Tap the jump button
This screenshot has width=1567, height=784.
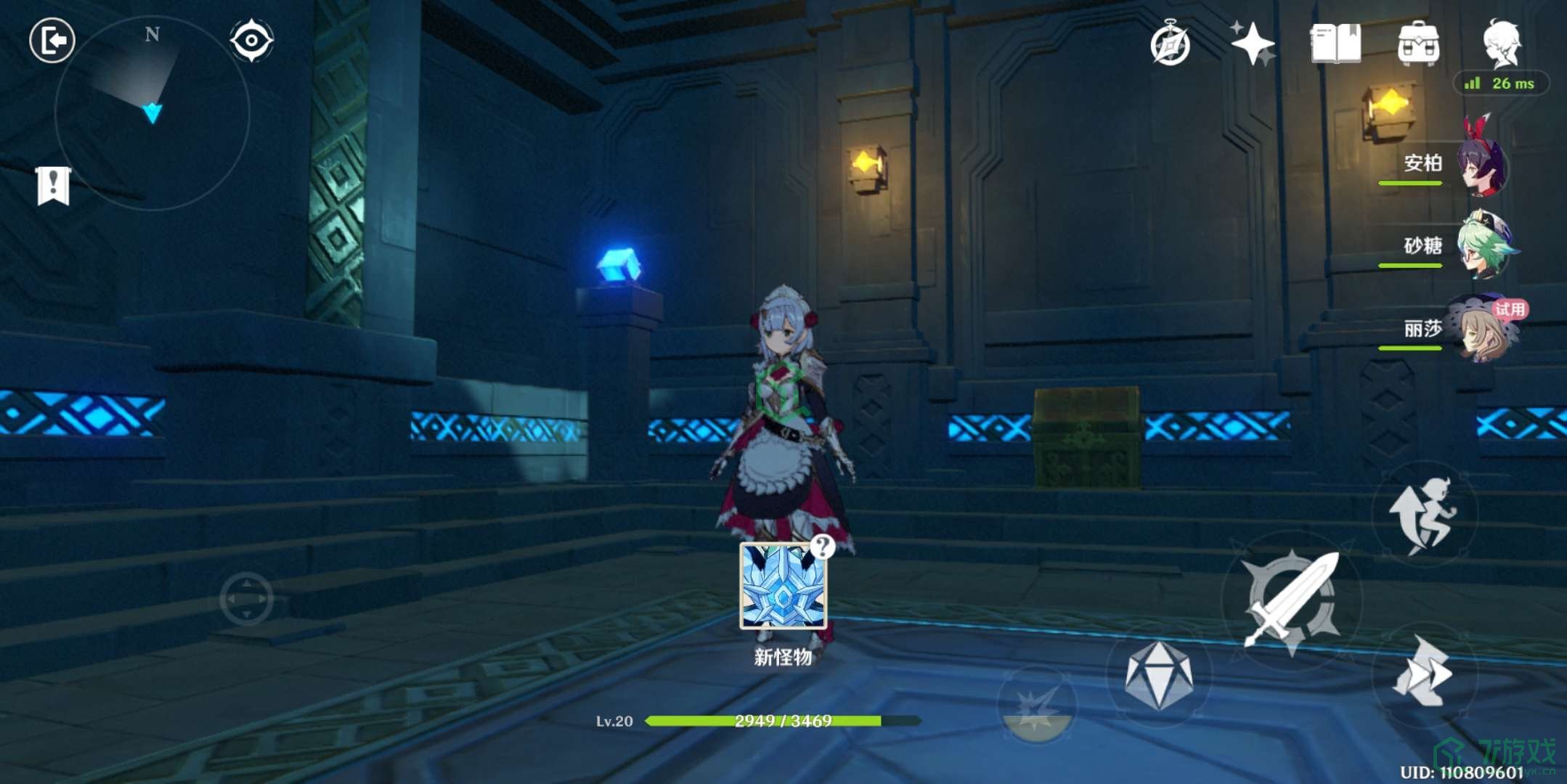[x=1423, y=514]
